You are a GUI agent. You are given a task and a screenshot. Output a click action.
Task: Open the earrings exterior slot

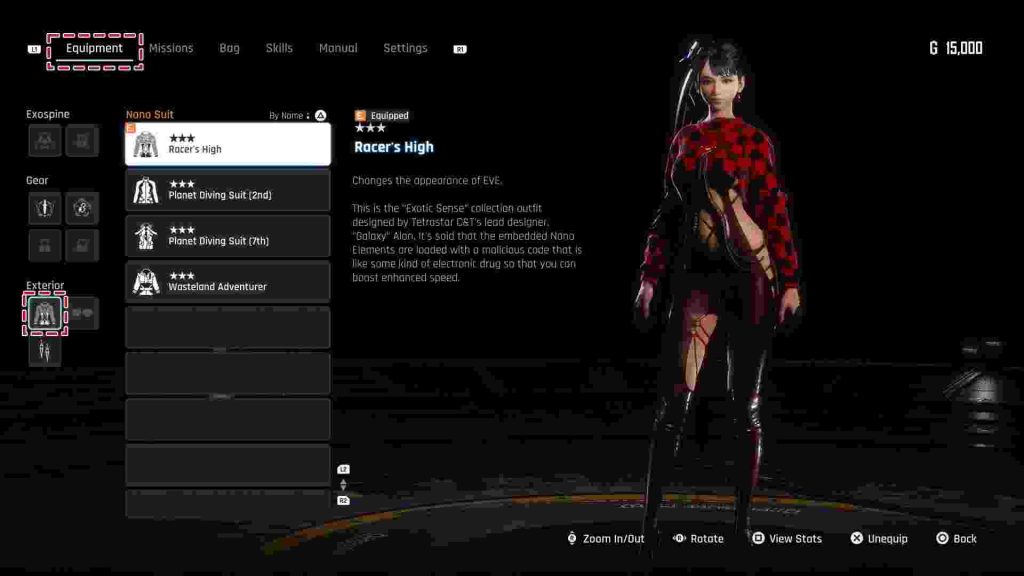45,350
